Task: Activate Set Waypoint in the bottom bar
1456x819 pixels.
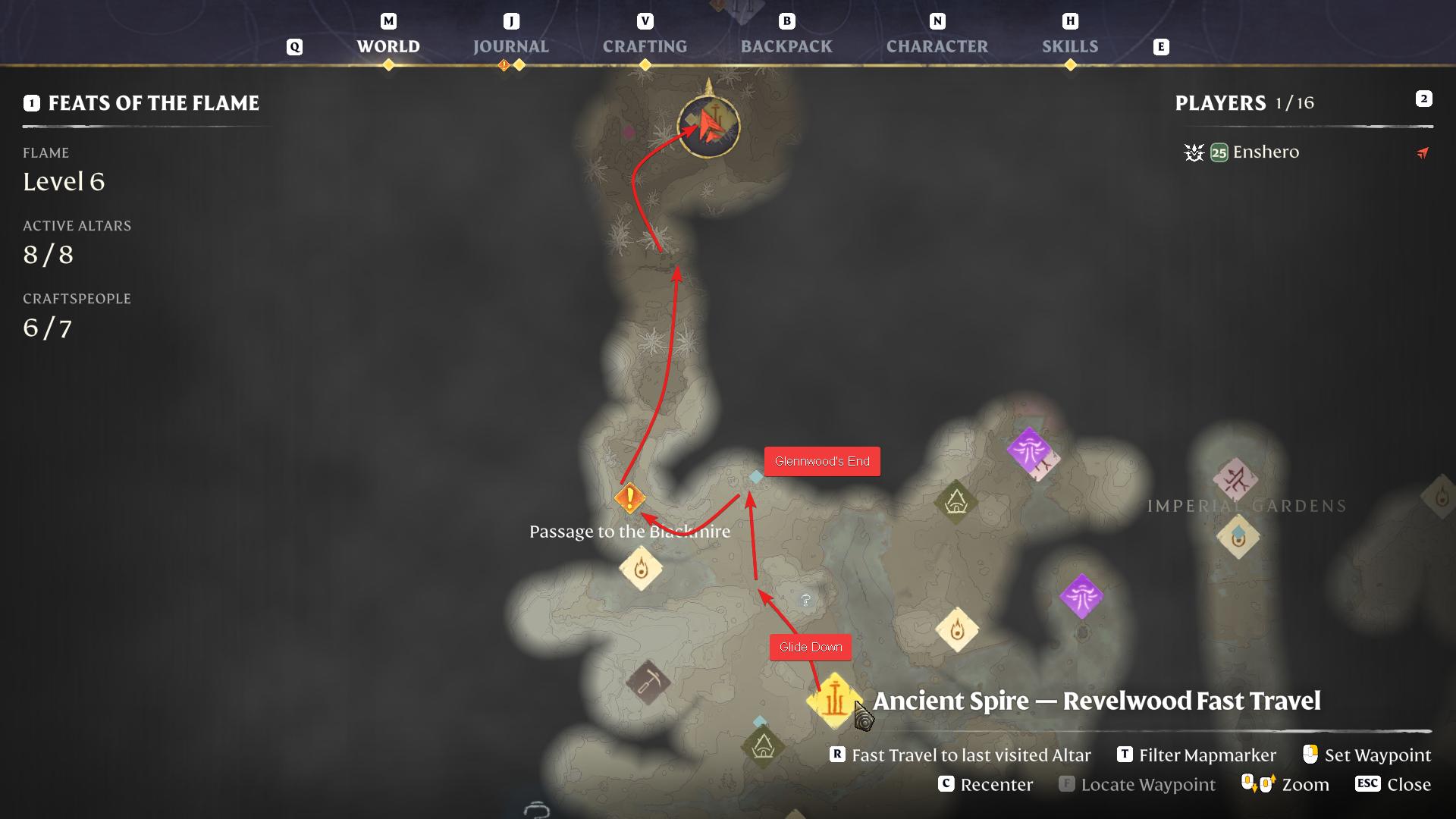Action: (1379, 755)
